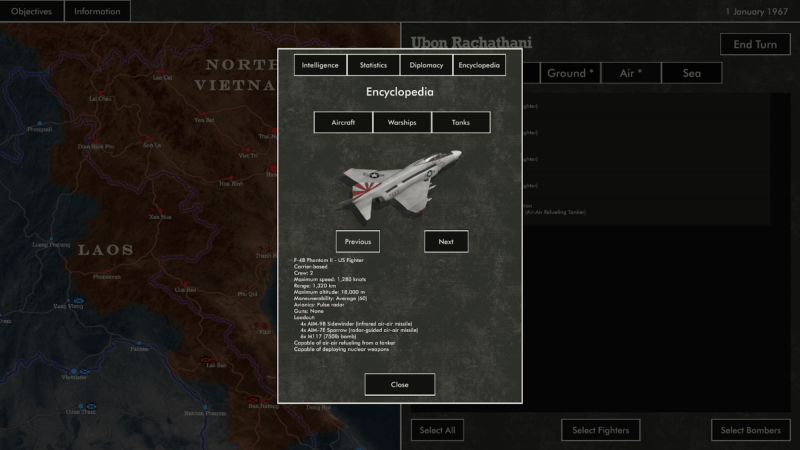Show the Tanks encyclopedia category
The height and width of the screenshot is (450, 800).
(x=461, y=122)
